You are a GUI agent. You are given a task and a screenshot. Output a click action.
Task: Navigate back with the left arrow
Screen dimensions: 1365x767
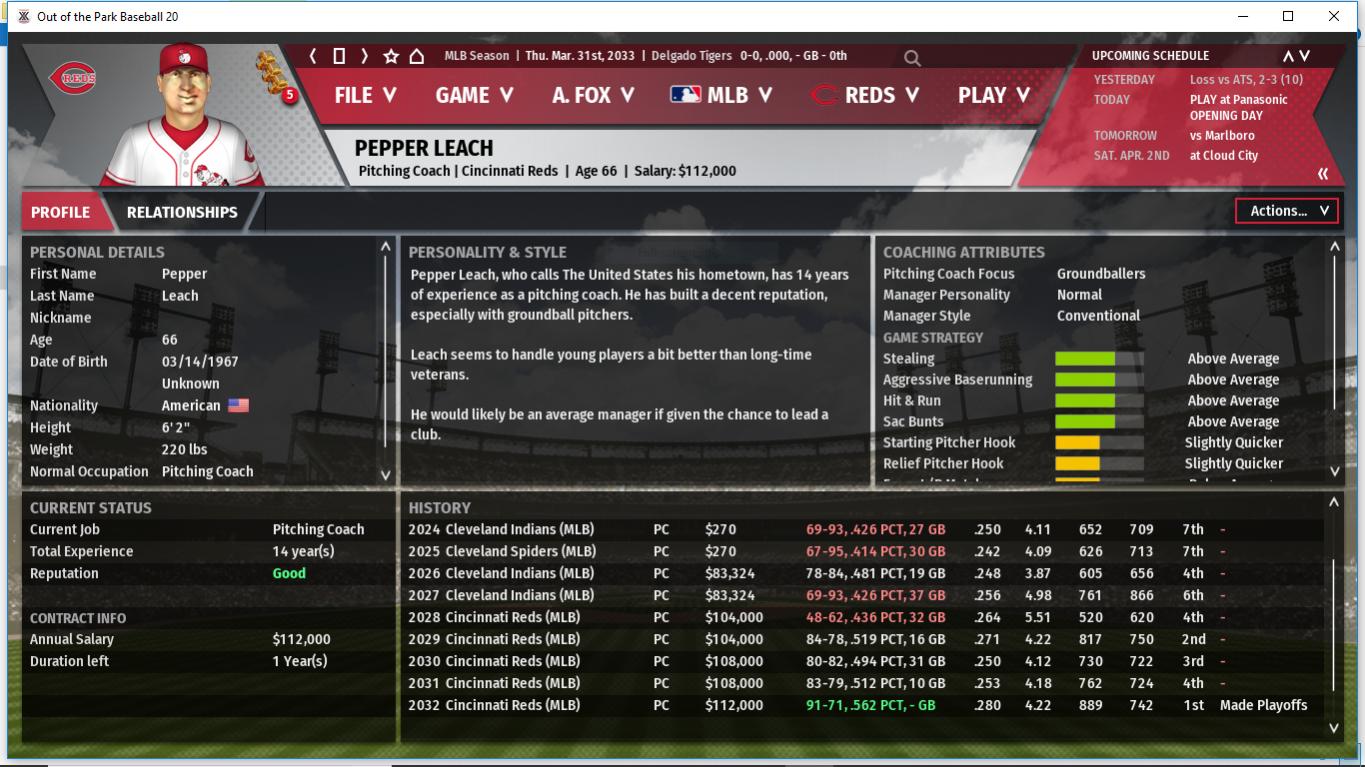coord(313,56)
